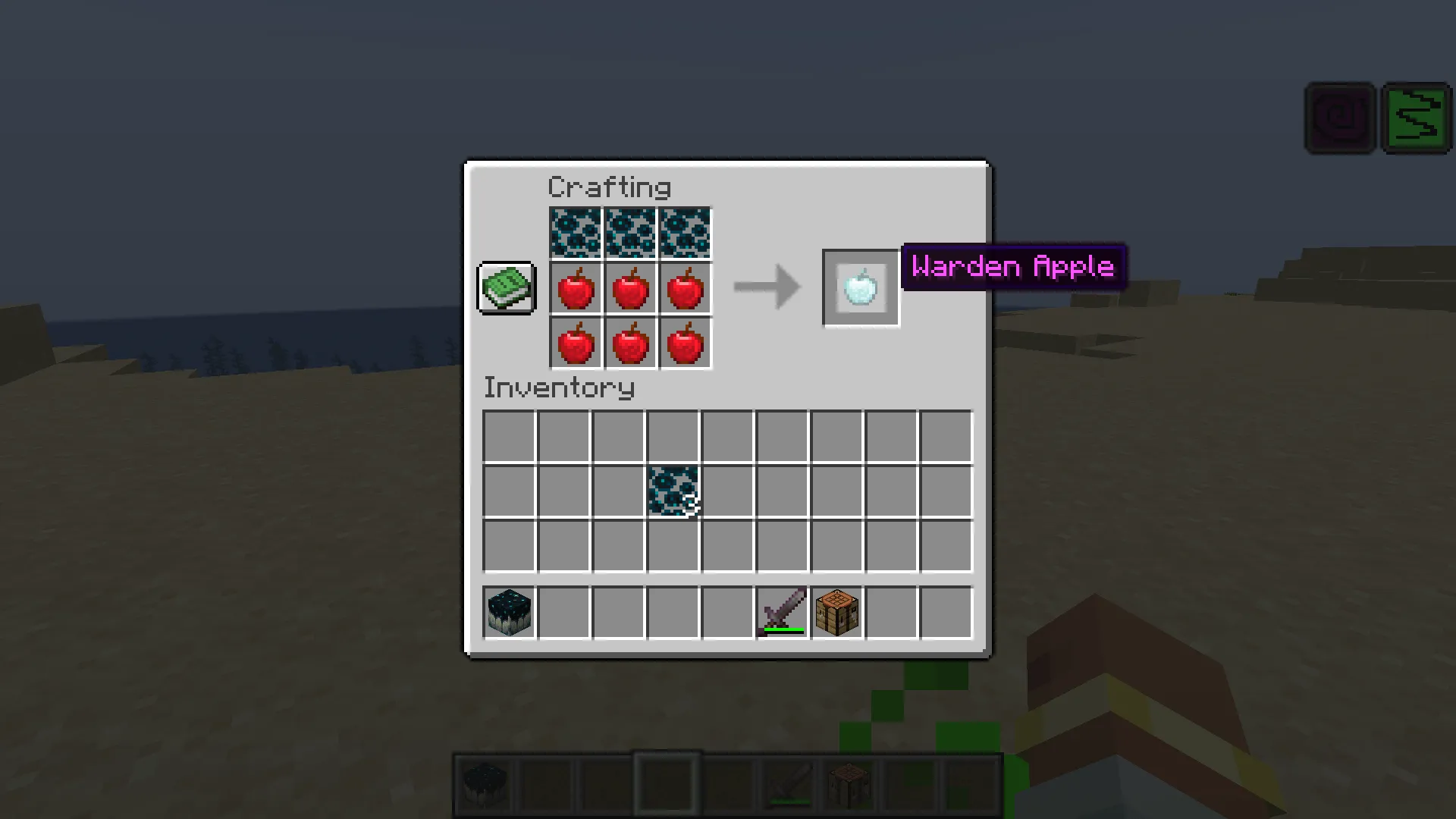
Task: Click the sword in the hotbar
Action: tap(789, 781)
